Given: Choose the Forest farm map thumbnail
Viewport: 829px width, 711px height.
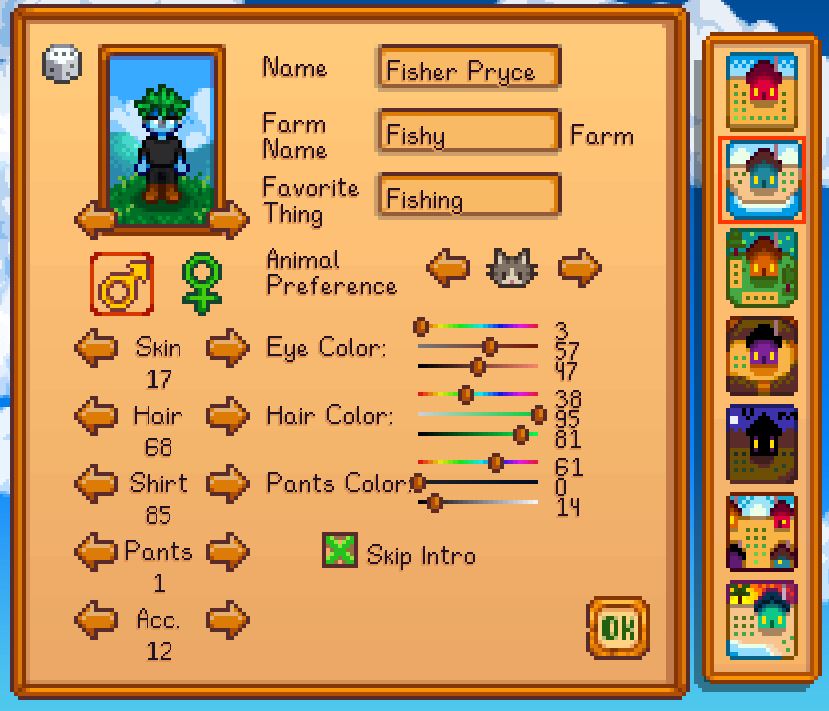Looking at the screenshot, I should [762, 267].
